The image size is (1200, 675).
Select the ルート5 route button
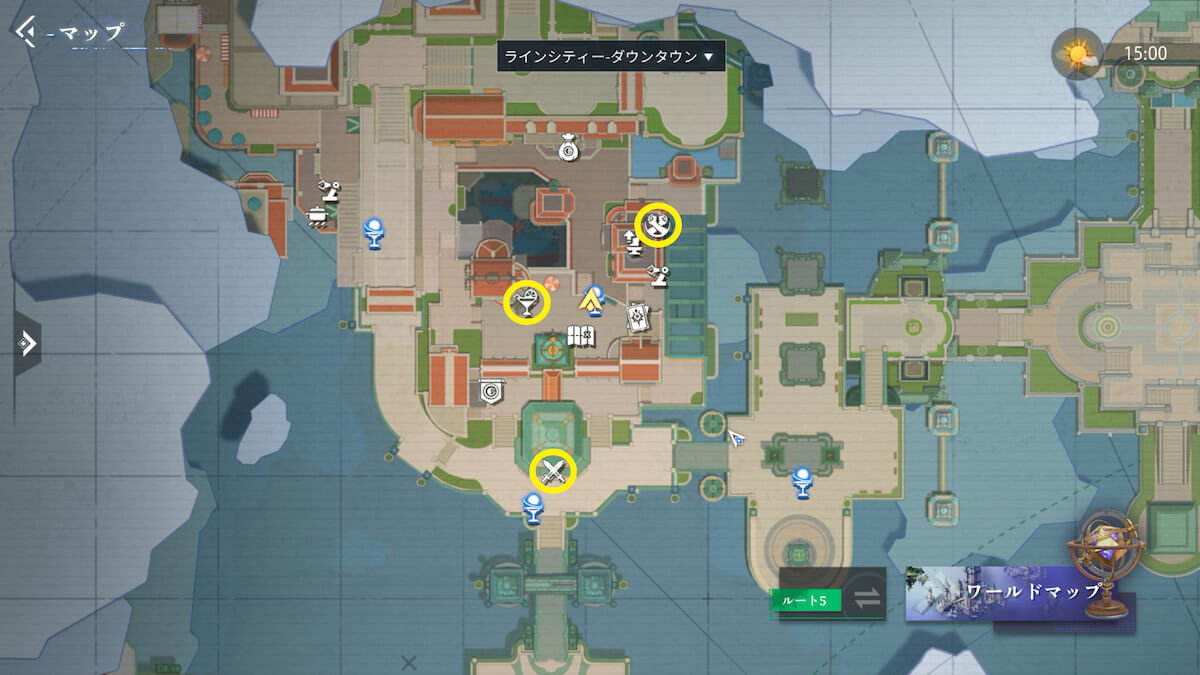tap(806, 600)
